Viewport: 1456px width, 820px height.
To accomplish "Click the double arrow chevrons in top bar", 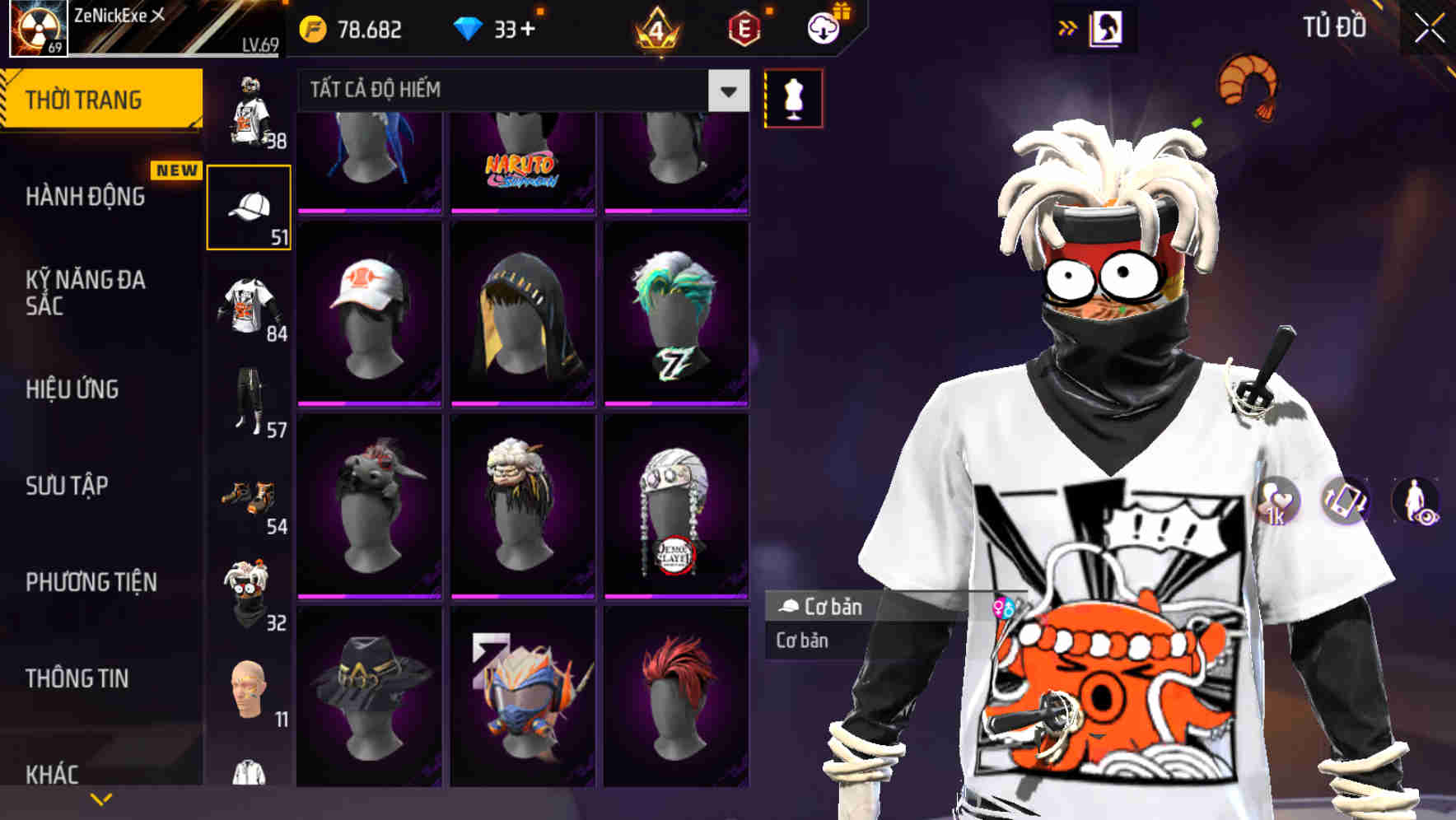I will (1068, 27).
